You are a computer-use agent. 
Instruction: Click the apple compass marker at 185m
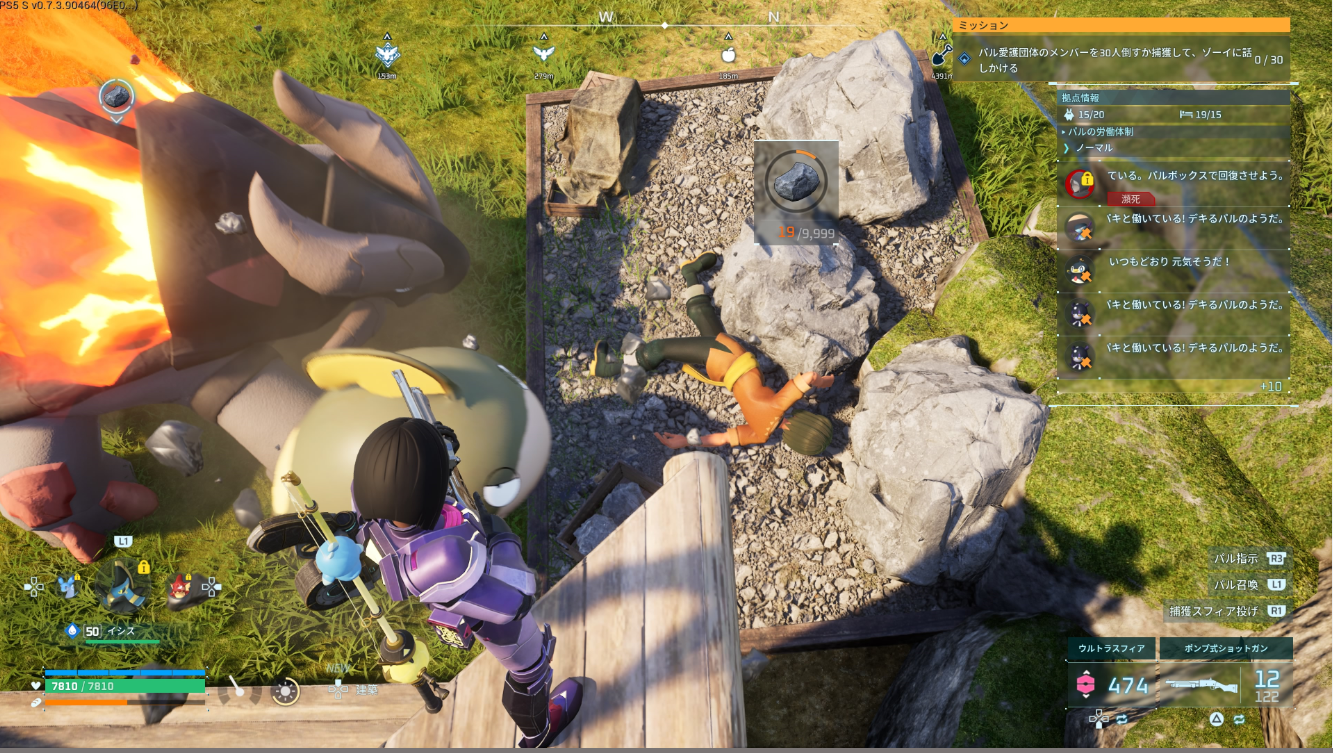coord(728,56)
